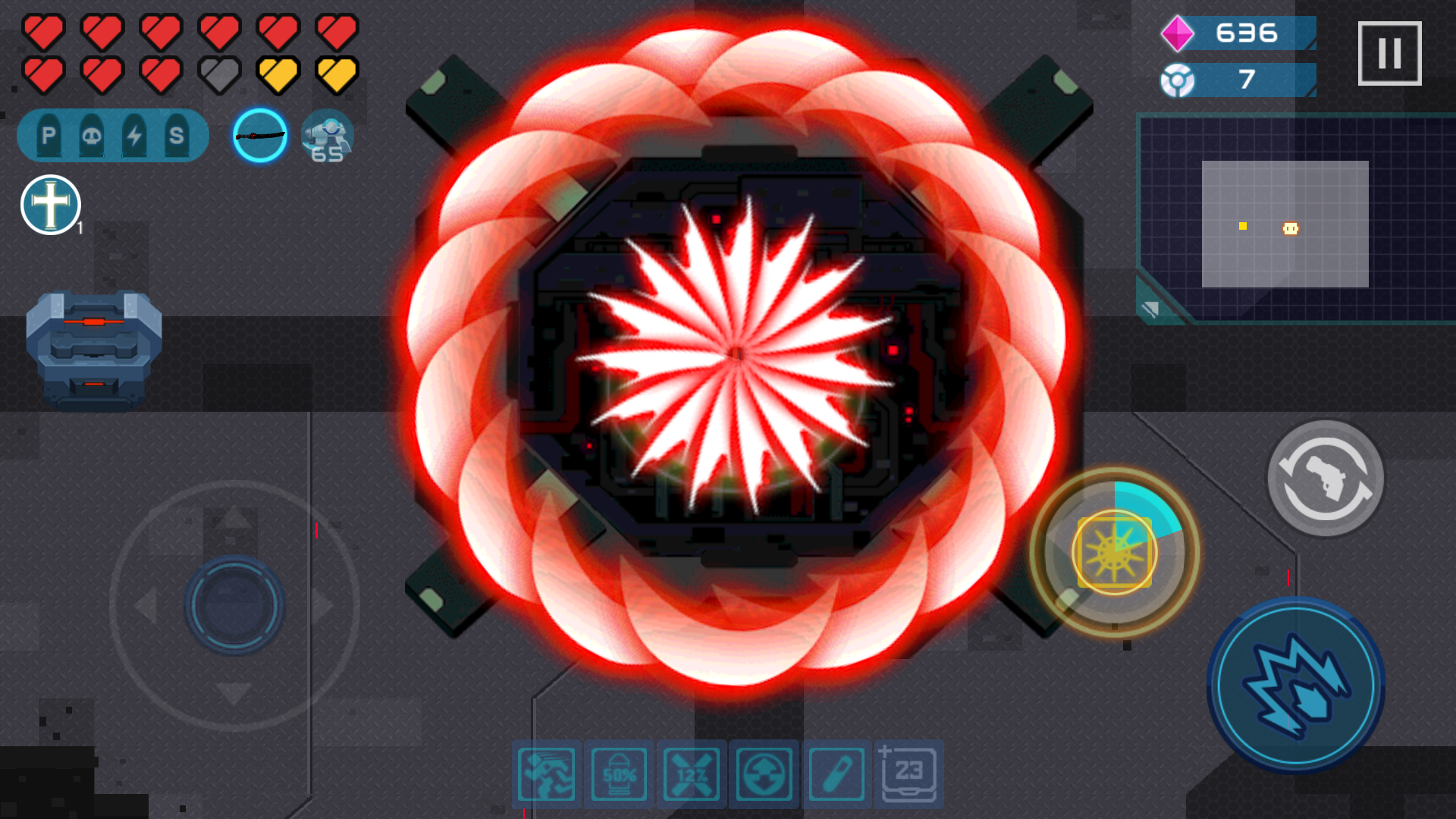Screen dimensions: 1456x819
Task: Select the shield arrows perk upgrade
Action: pyautogui.click(x=764, y=773)
